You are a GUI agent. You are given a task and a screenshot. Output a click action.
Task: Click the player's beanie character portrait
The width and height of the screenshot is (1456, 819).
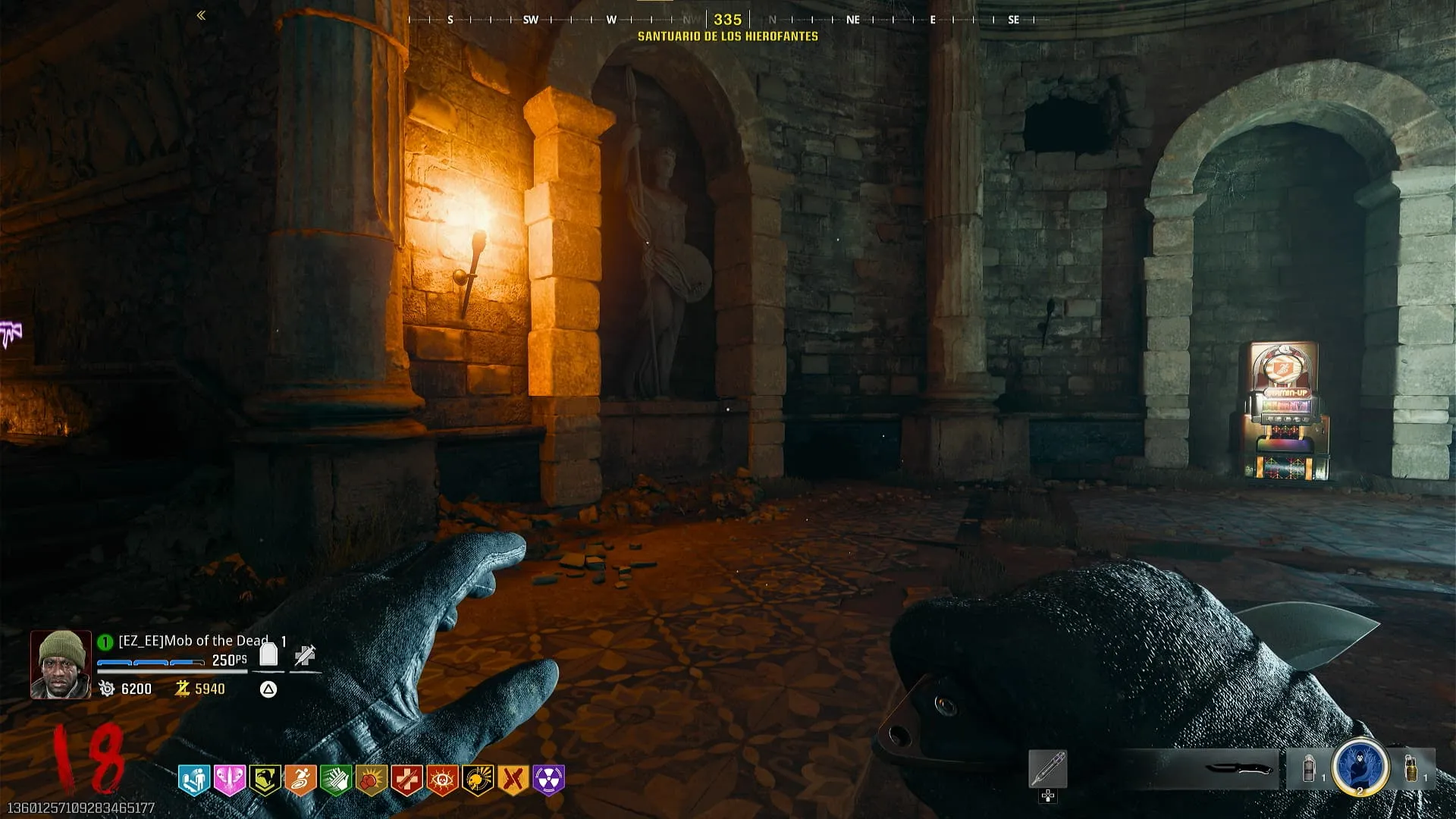pyautogui.click(x=61, y=664)
